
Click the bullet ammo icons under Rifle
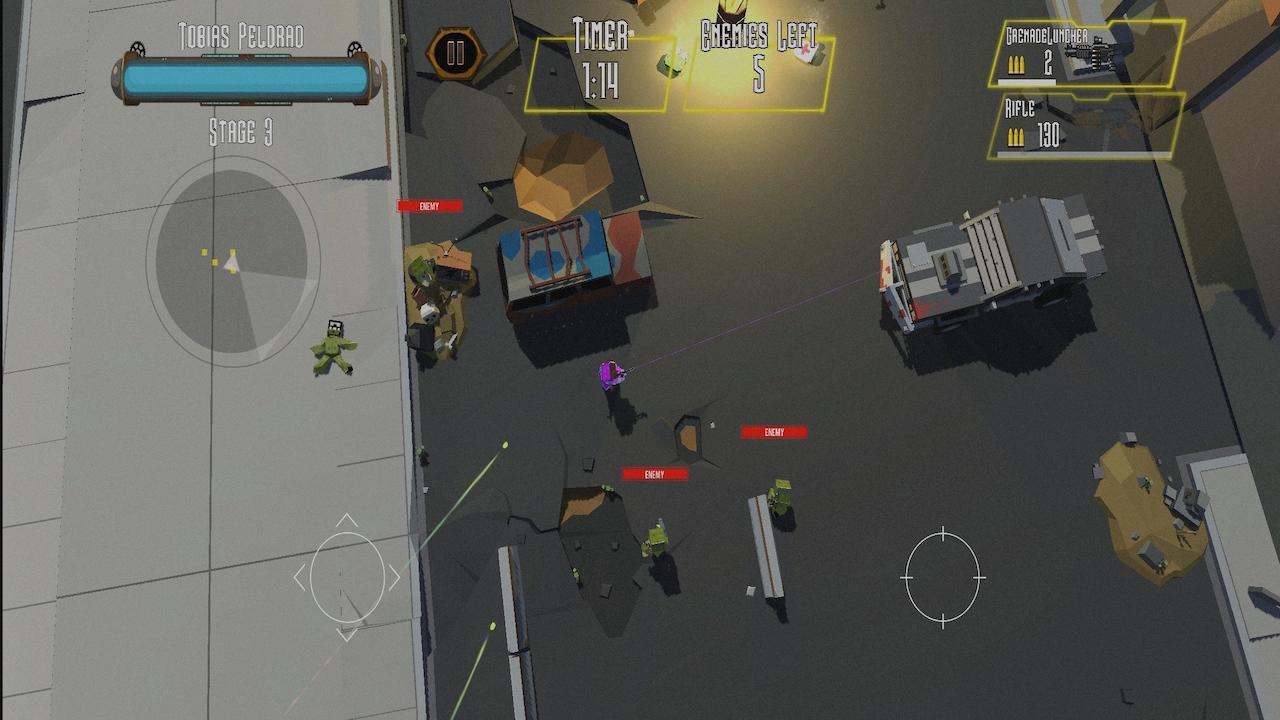tap(1017, 136)
